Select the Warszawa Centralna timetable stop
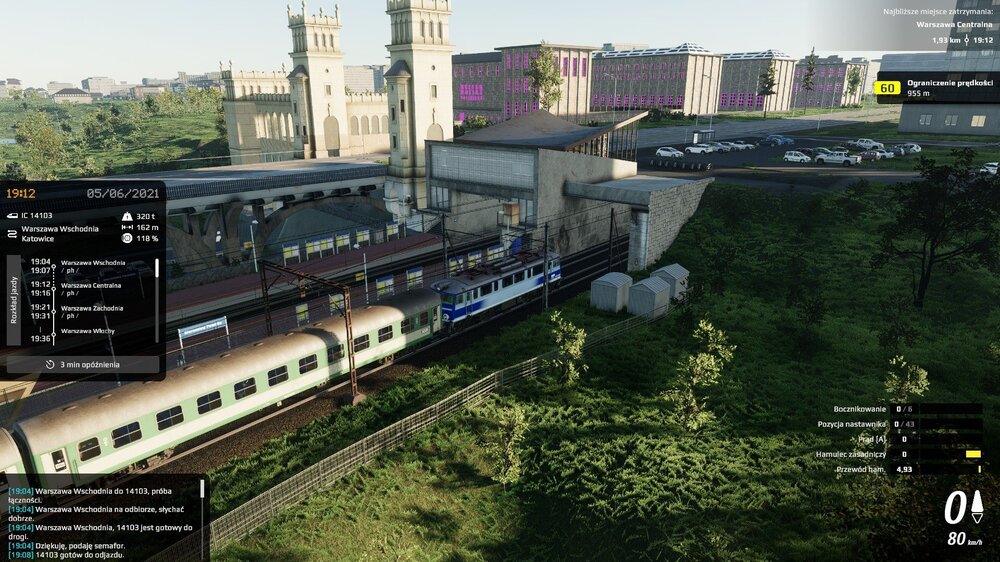 (92, 285)
